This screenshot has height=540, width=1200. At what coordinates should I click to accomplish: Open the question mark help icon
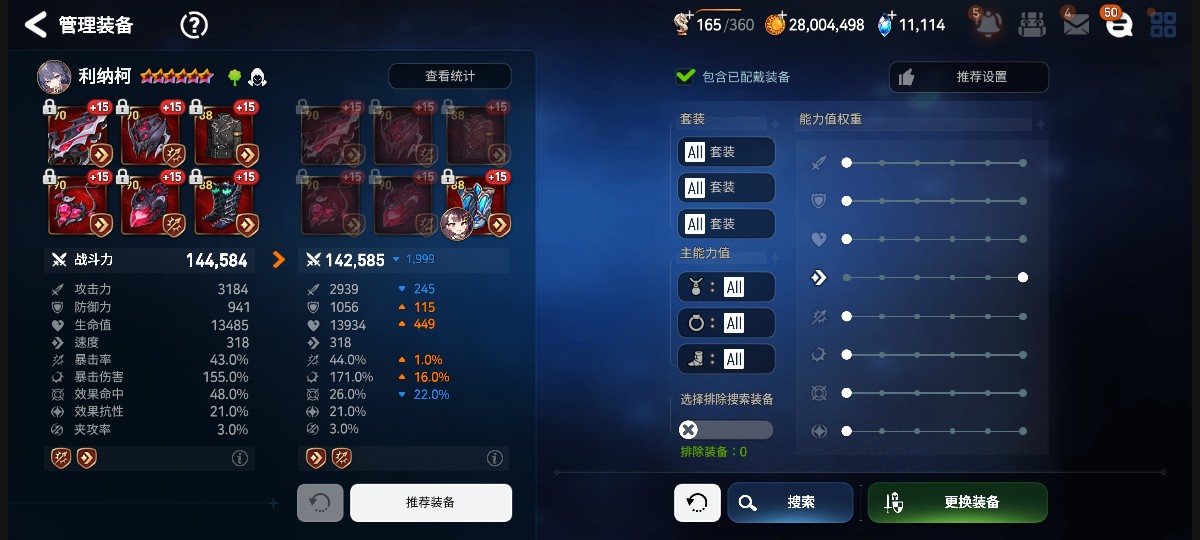pyautogui.click(x=193, y=25)
